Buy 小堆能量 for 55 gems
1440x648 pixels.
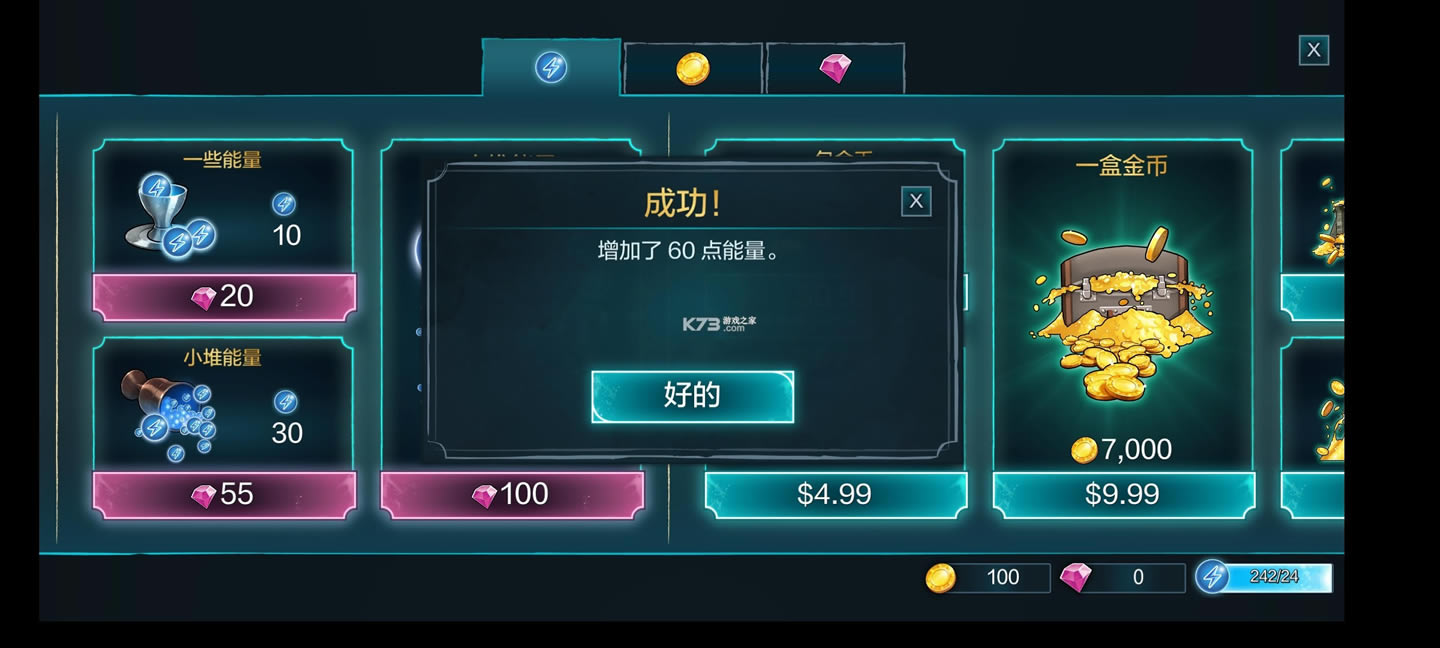224,495
